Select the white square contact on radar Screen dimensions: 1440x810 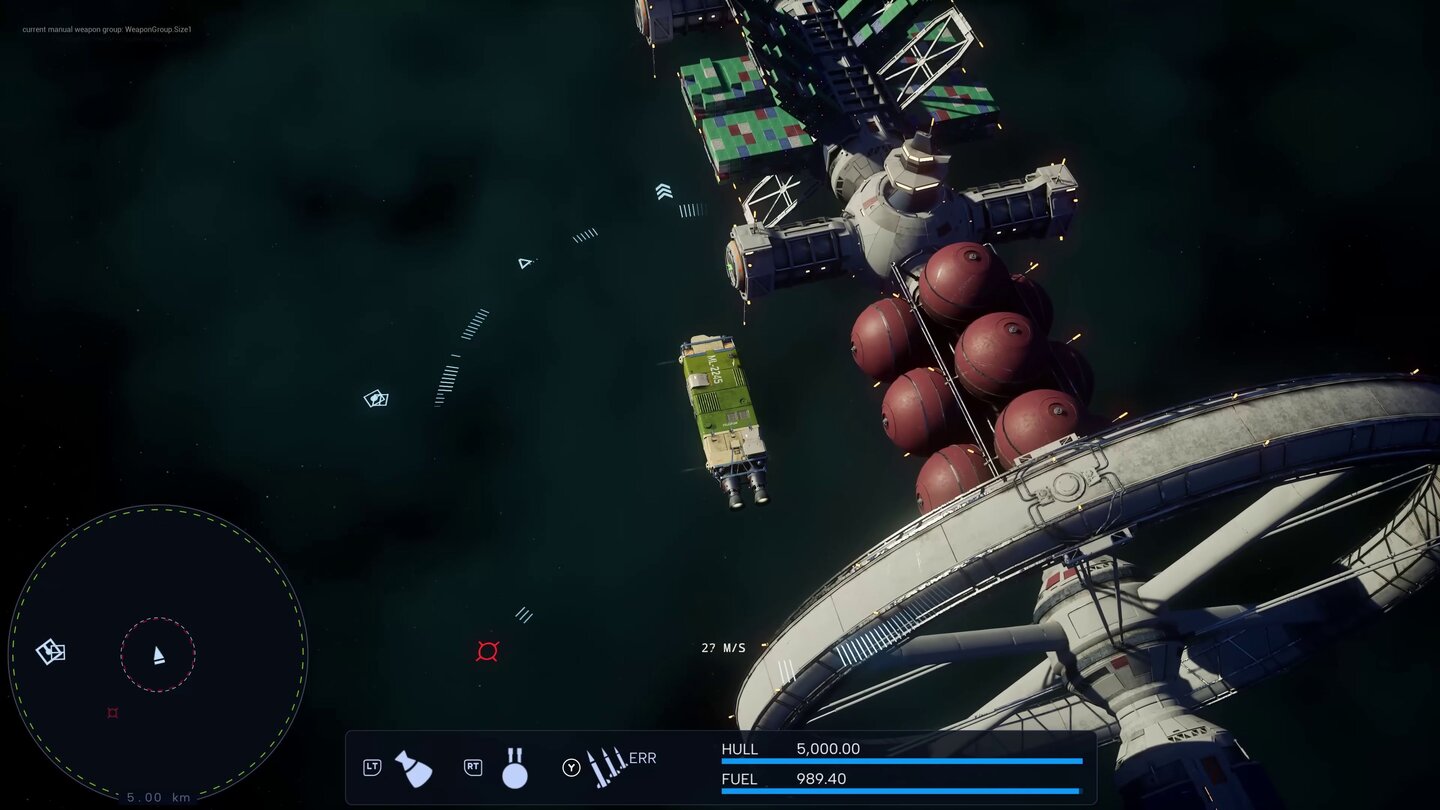click(x=51, y=652)
